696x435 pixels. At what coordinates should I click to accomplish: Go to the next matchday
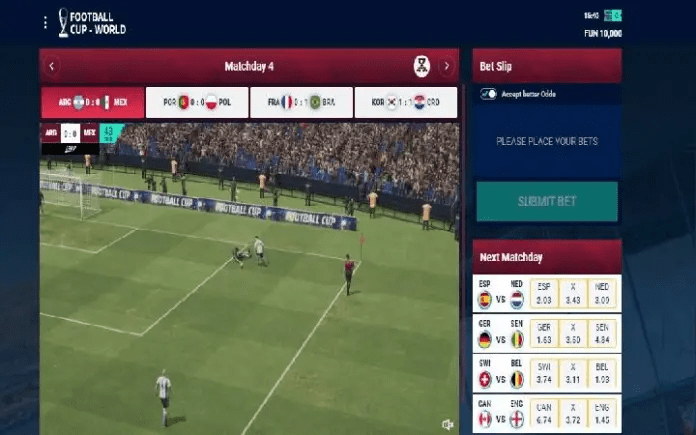446,67
